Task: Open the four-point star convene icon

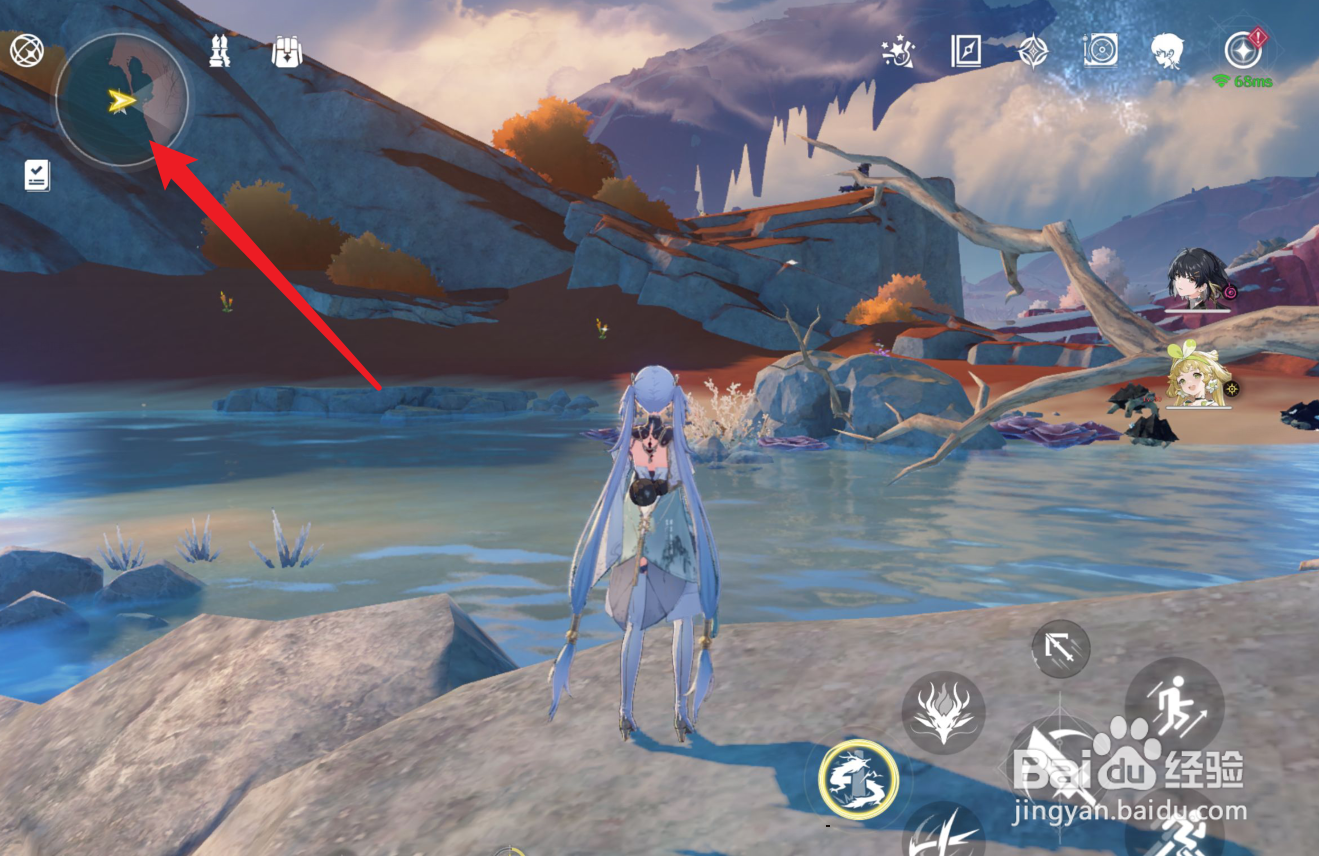Action: click(1033, 51)
